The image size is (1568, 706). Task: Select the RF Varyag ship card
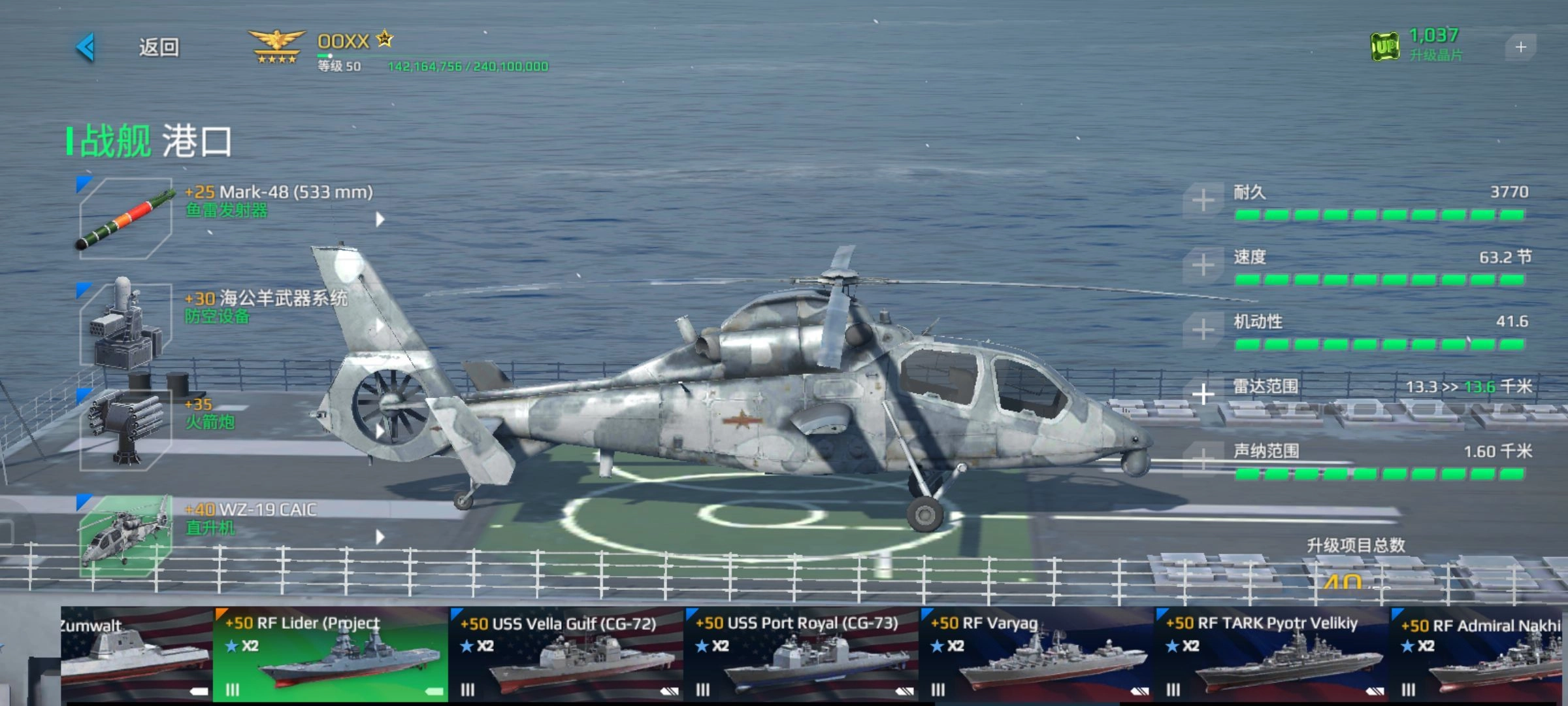1036,655
